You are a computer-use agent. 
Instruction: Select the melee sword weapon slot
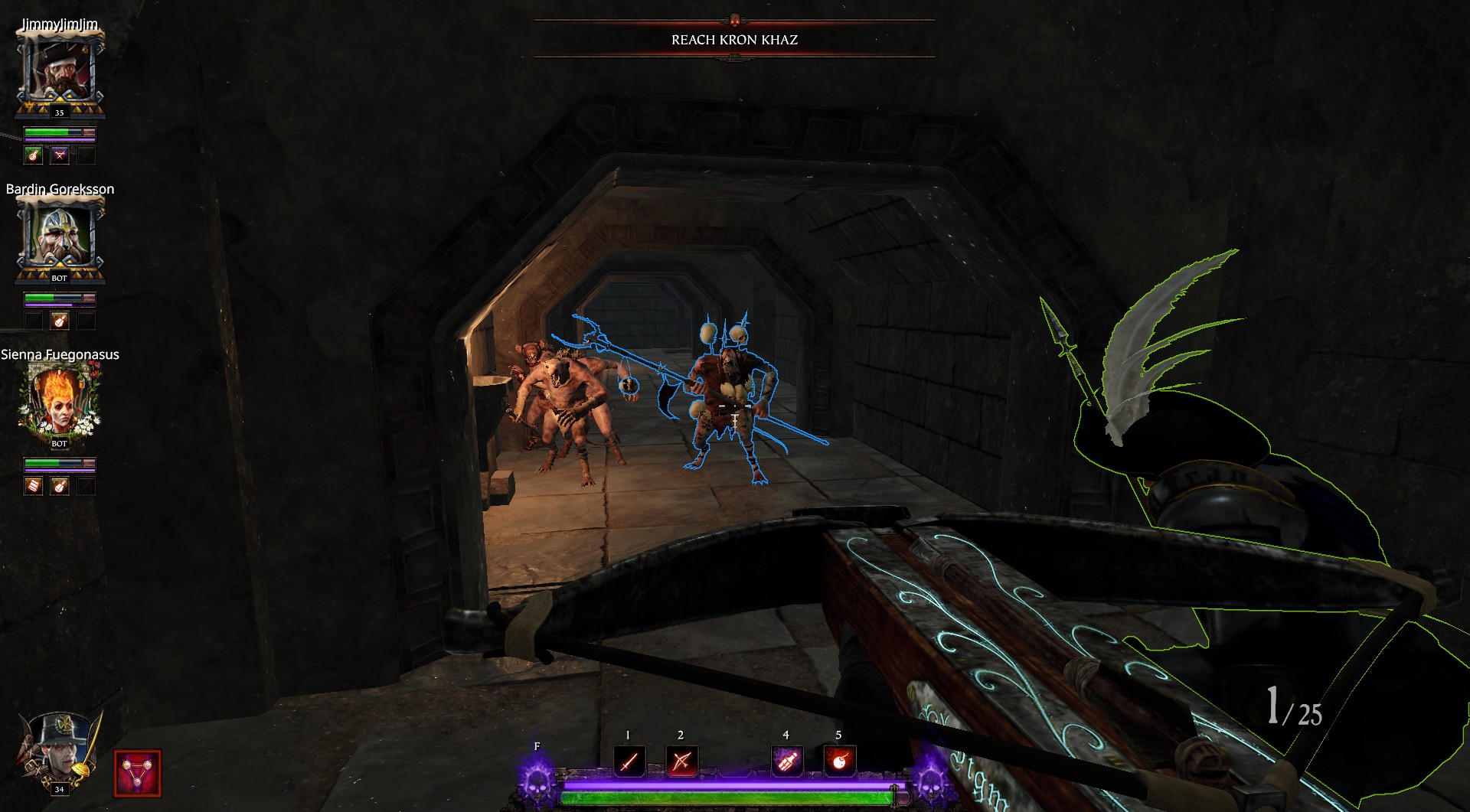pos(629,761)
